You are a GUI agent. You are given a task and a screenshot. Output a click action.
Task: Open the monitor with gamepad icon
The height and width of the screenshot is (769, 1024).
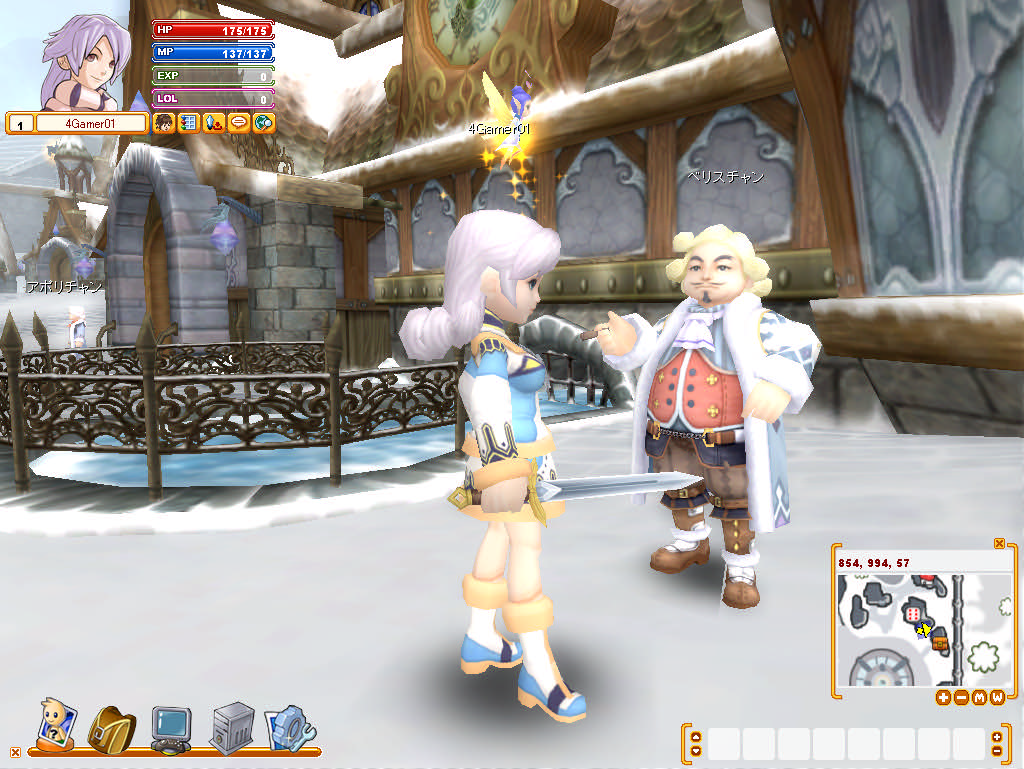click(x=170, y=728)
